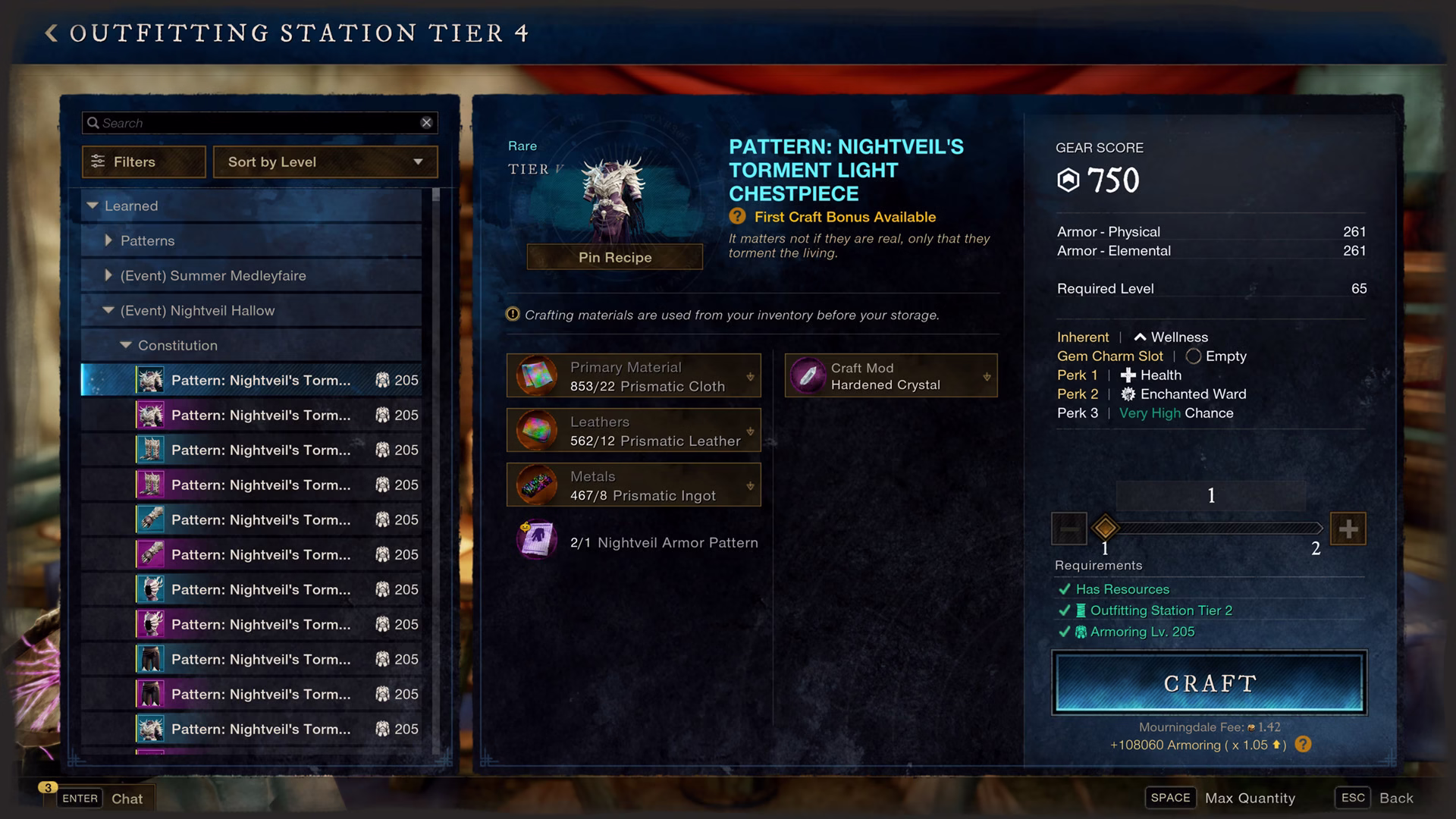Clear the search box with X

coord(426,123)
